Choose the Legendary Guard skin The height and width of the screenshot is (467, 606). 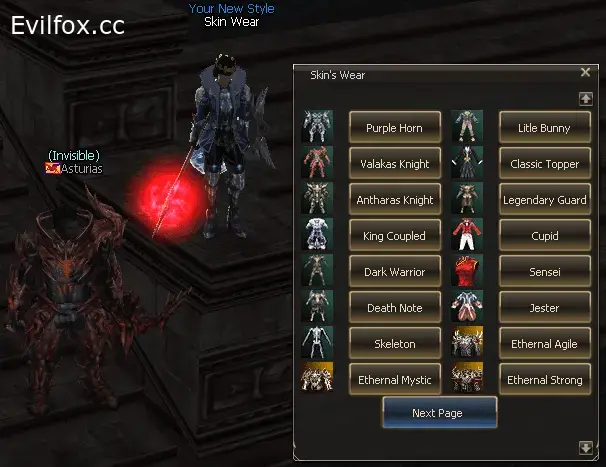pyautogui.click(x=544, y=200)
